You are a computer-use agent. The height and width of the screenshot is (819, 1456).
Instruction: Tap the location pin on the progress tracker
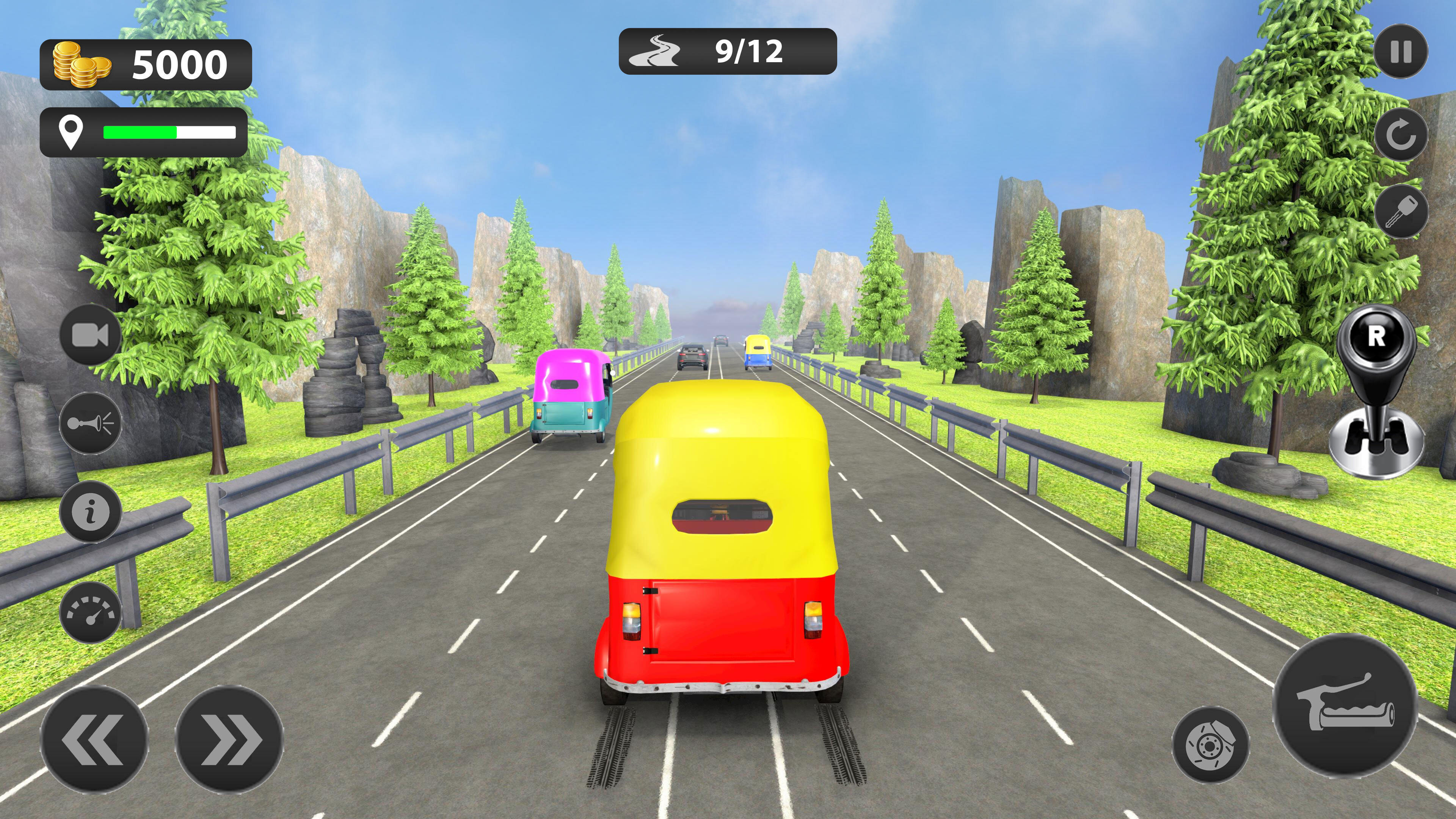click(71, 133)
